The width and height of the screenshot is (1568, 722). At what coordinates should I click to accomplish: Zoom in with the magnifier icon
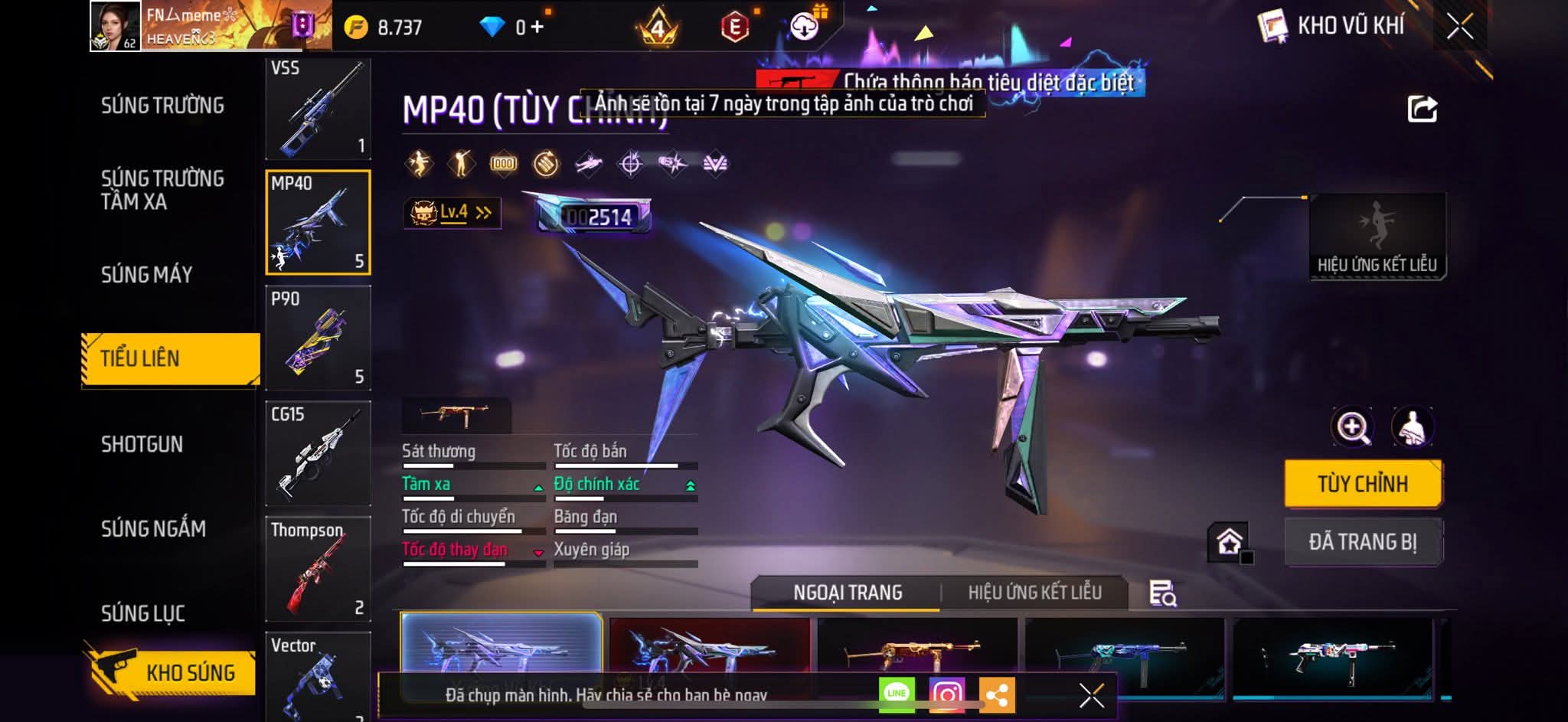[1353, 427]
